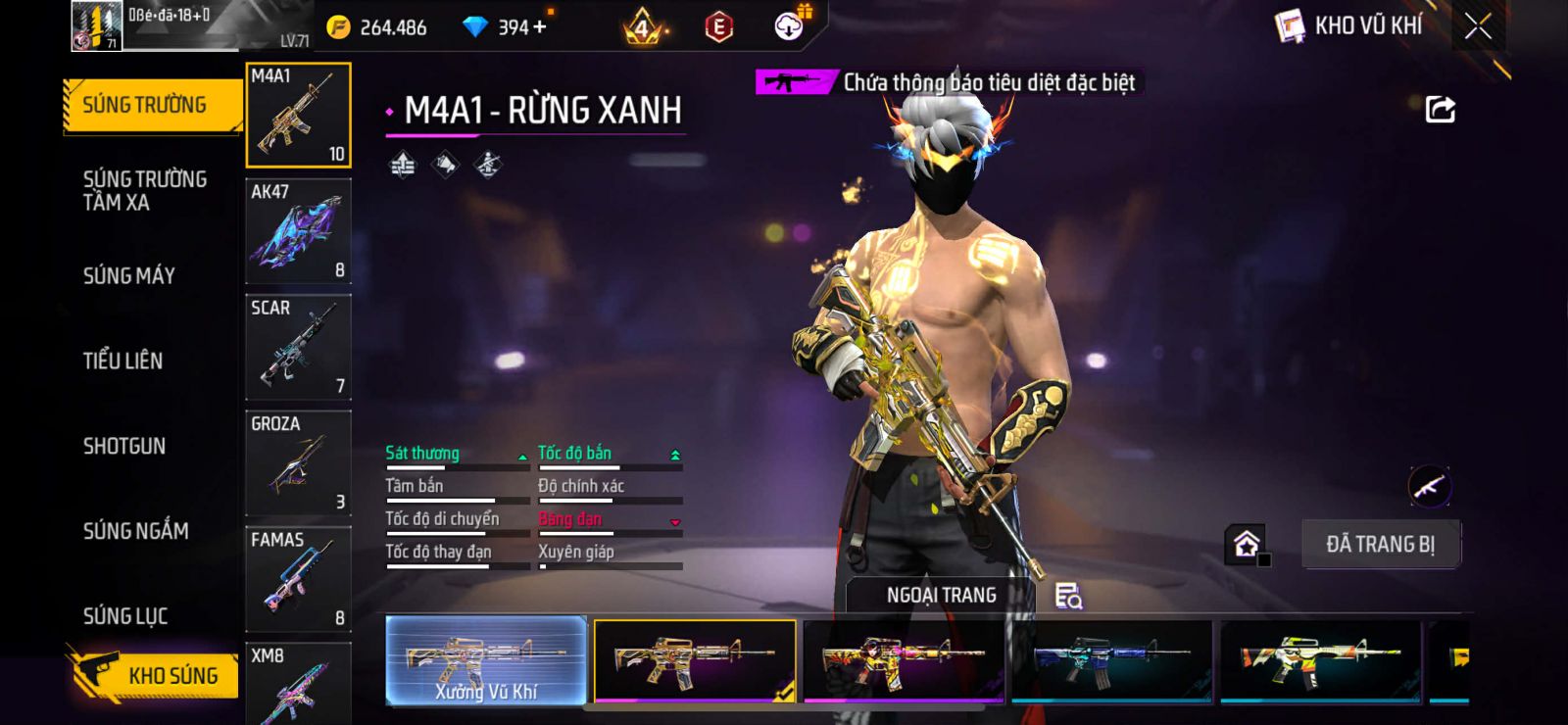Select the AK47 weapon tile
This screenshot has width=1568, height=725.
point(298,231)
